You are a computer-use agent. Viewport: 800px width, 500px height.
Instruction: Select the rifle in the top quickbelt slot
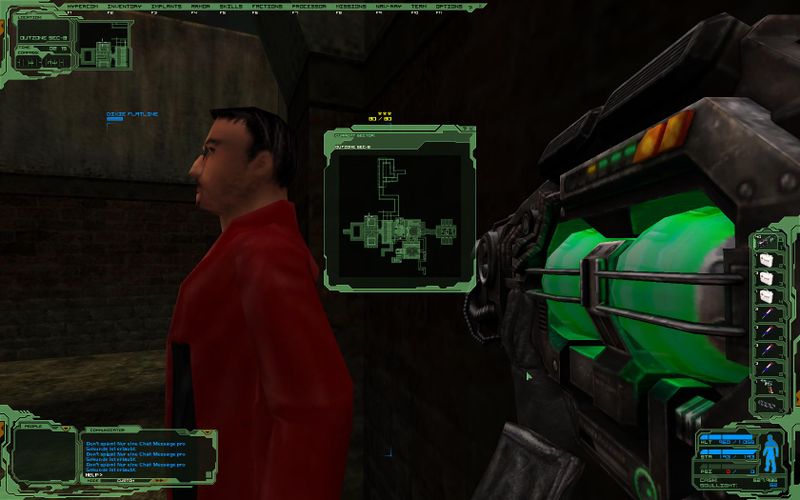click(x=767, y=242)
